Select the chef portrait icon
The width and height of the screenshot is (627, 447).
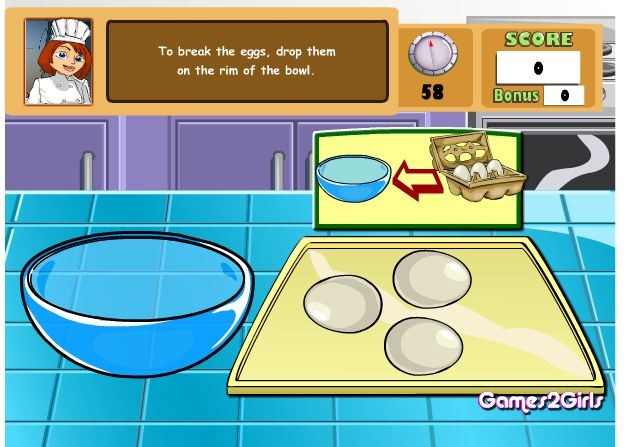tap(58, 61)
